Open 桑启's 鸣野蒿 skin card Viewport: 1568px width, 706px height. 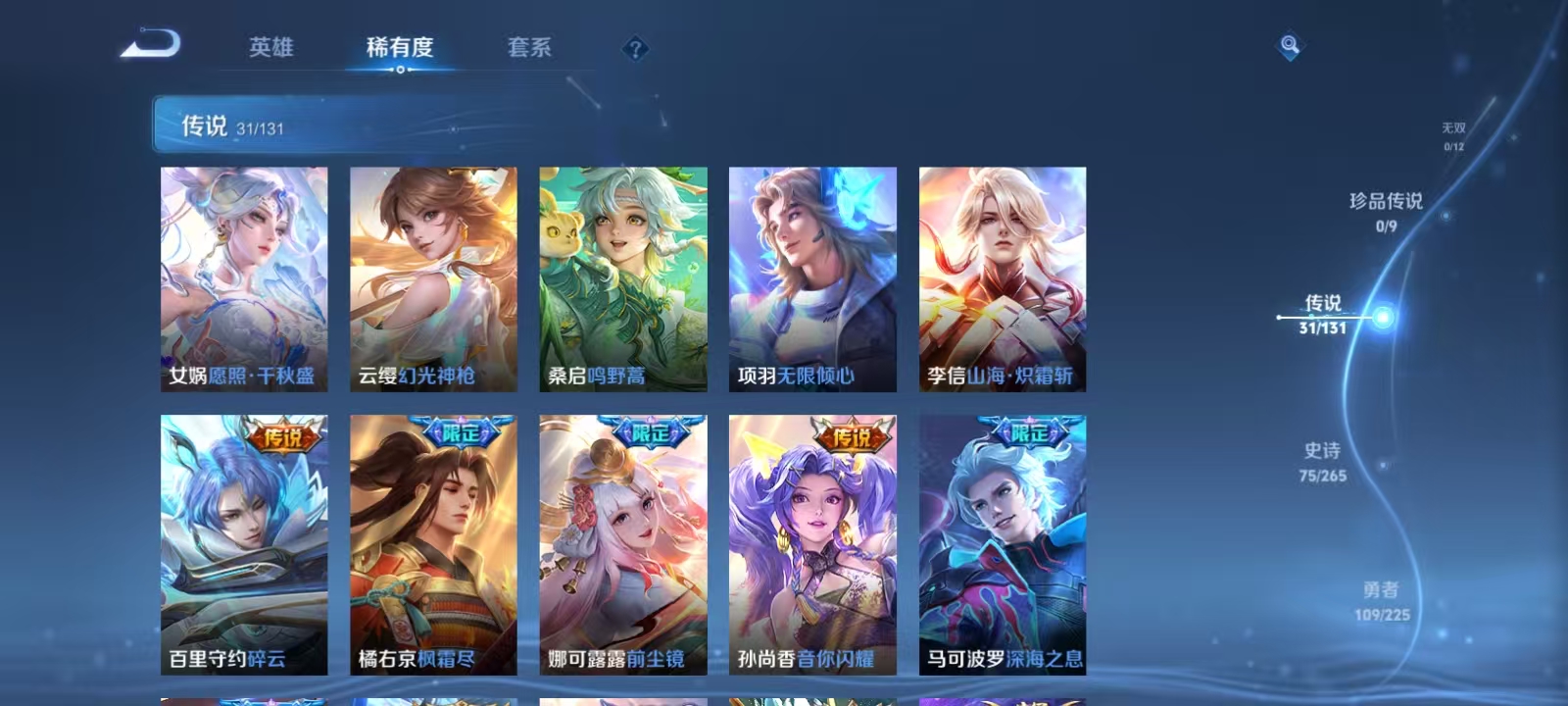click(x=621, y=277)
